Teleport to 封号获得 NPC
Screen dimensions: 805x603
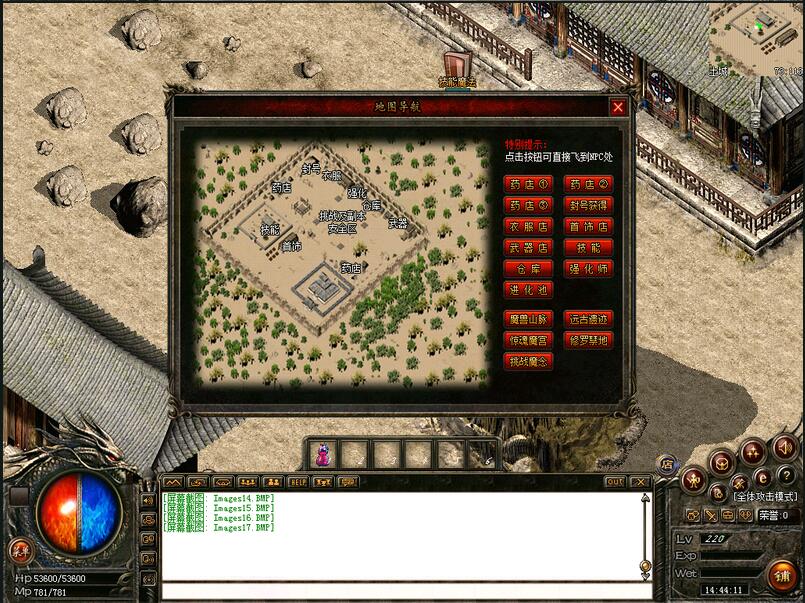pyautogui.click(x=589, y=205)
